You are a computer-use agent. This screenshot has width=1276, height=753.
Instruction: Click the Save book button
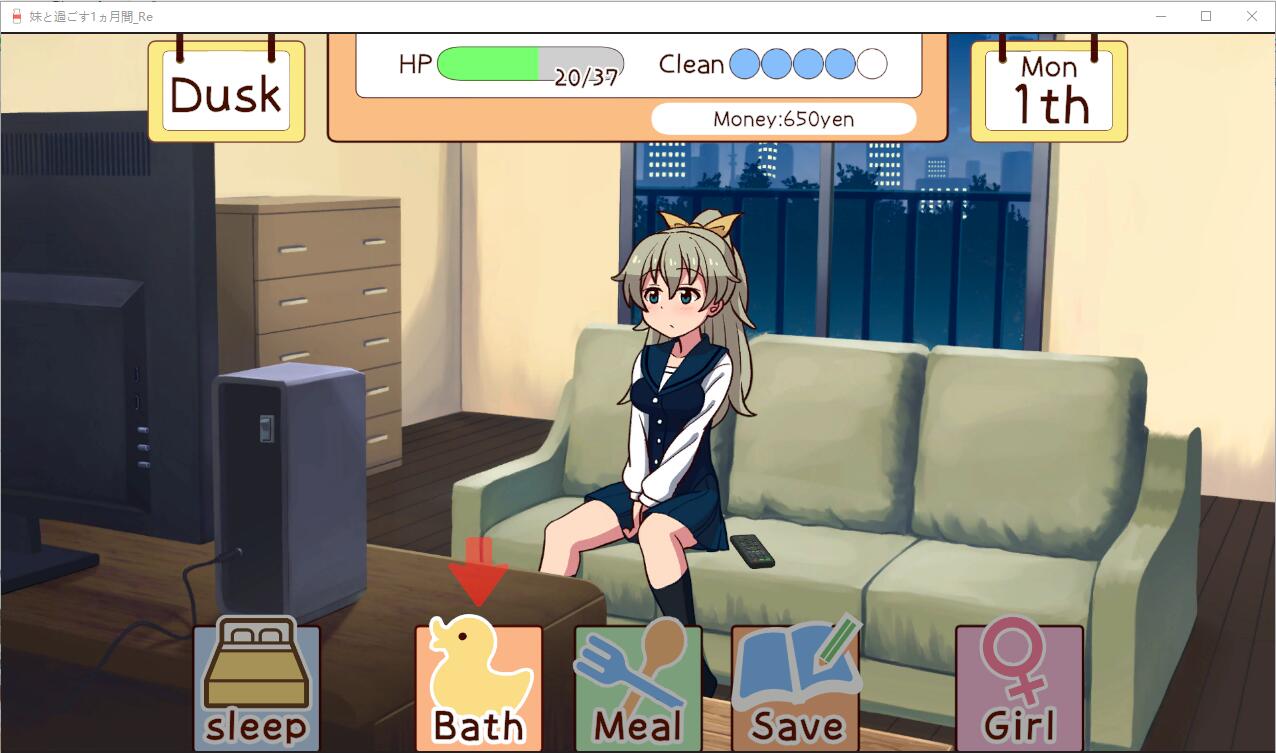[795, 686]
